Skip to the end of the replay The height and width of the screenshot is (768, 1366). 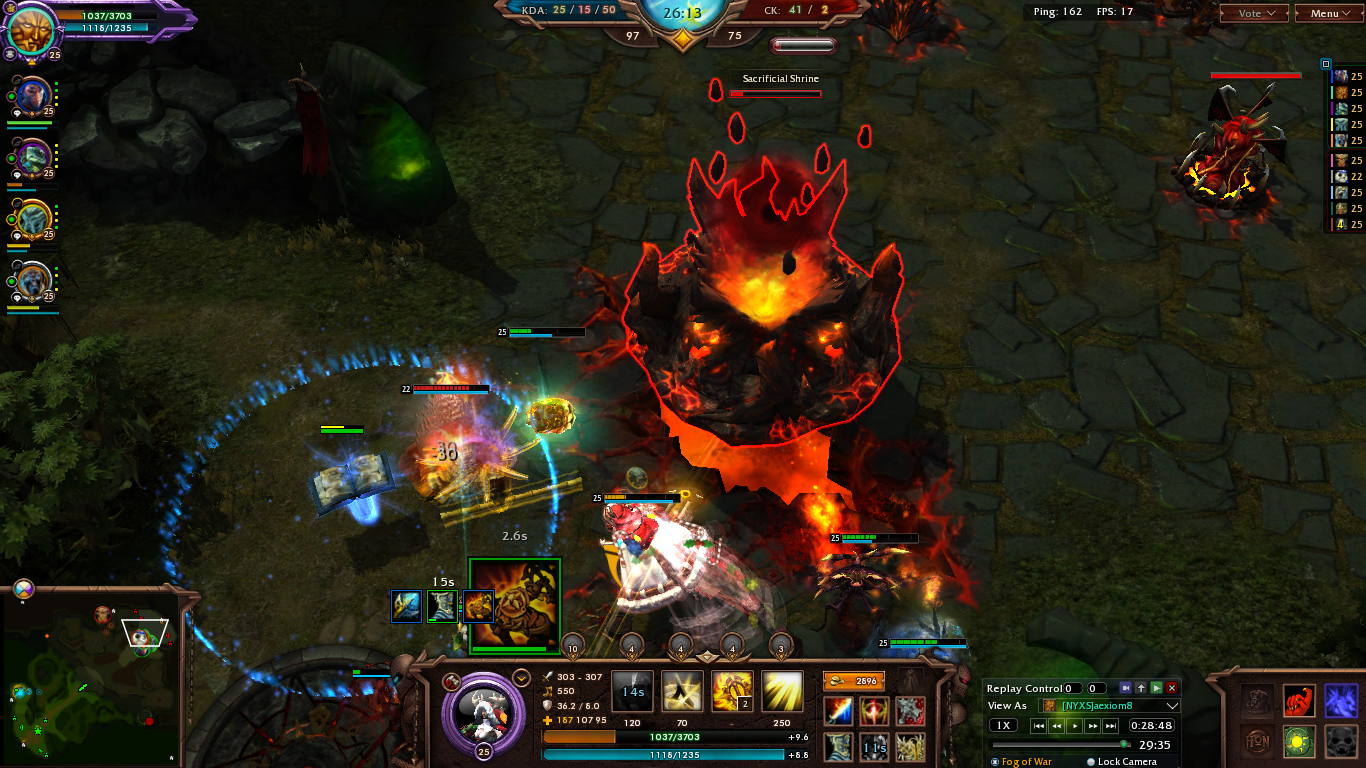1111,726
